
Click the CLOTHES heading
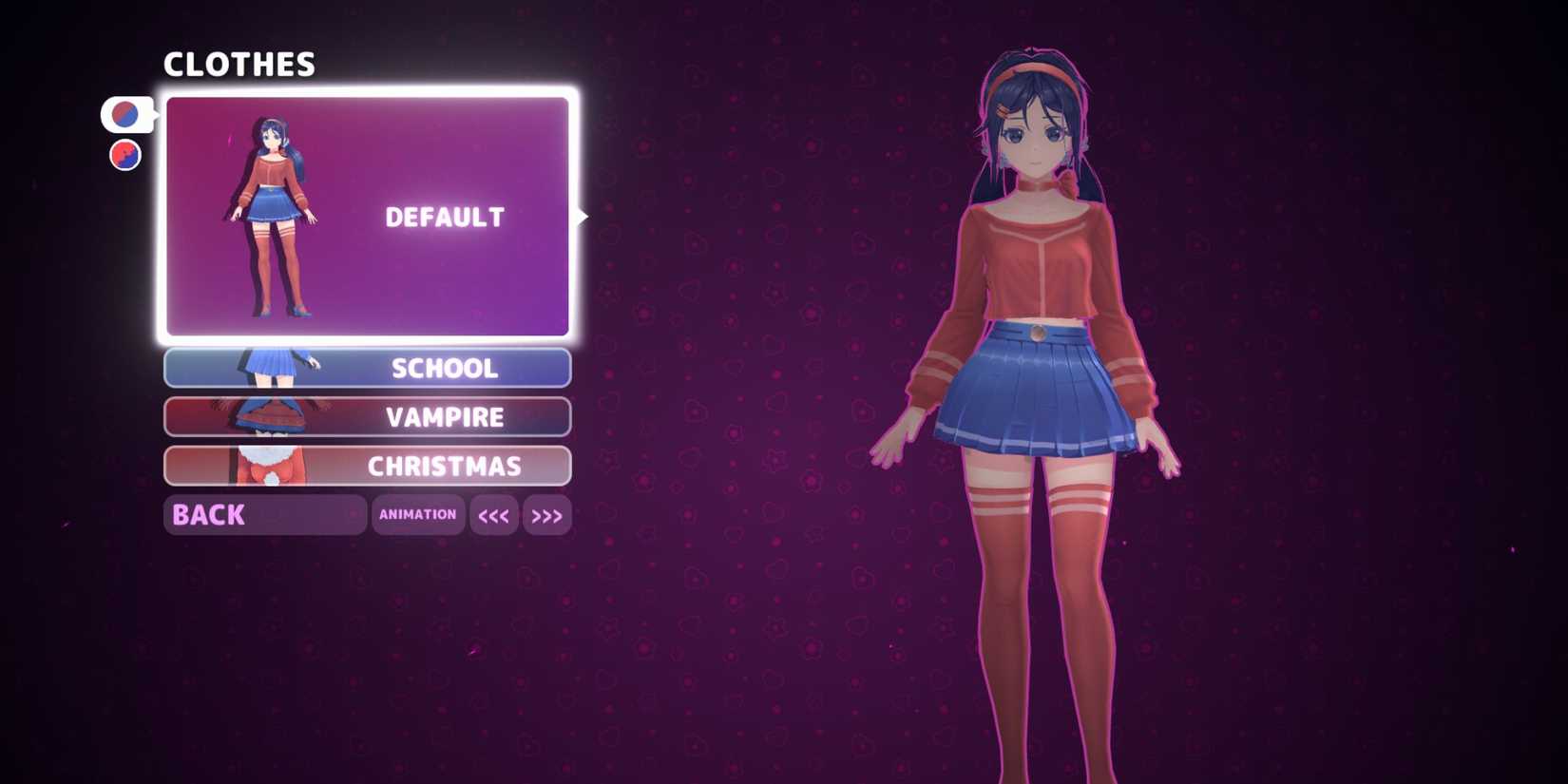click(240, 65)
